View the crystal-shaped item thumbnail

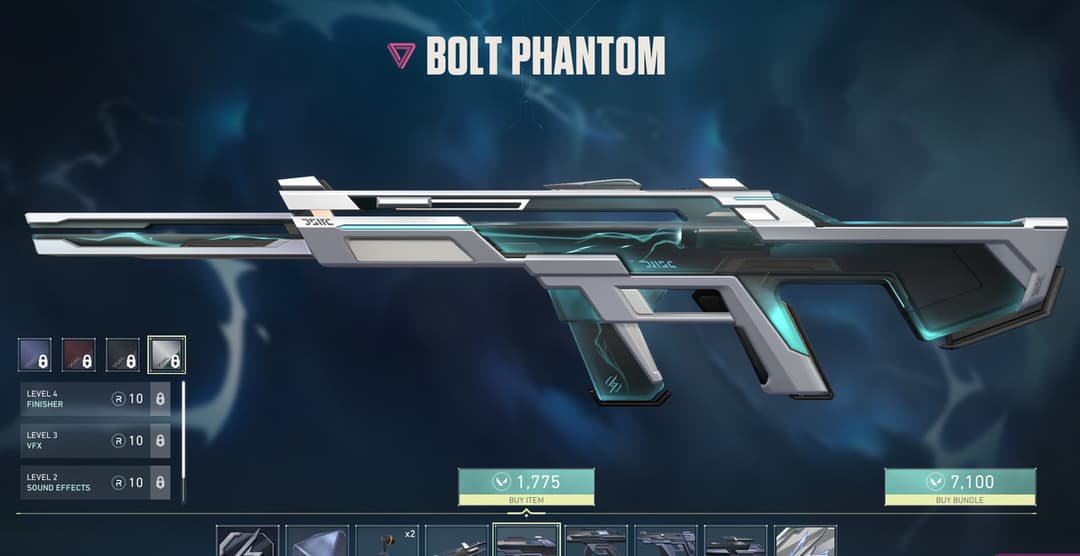coord(317,541)
